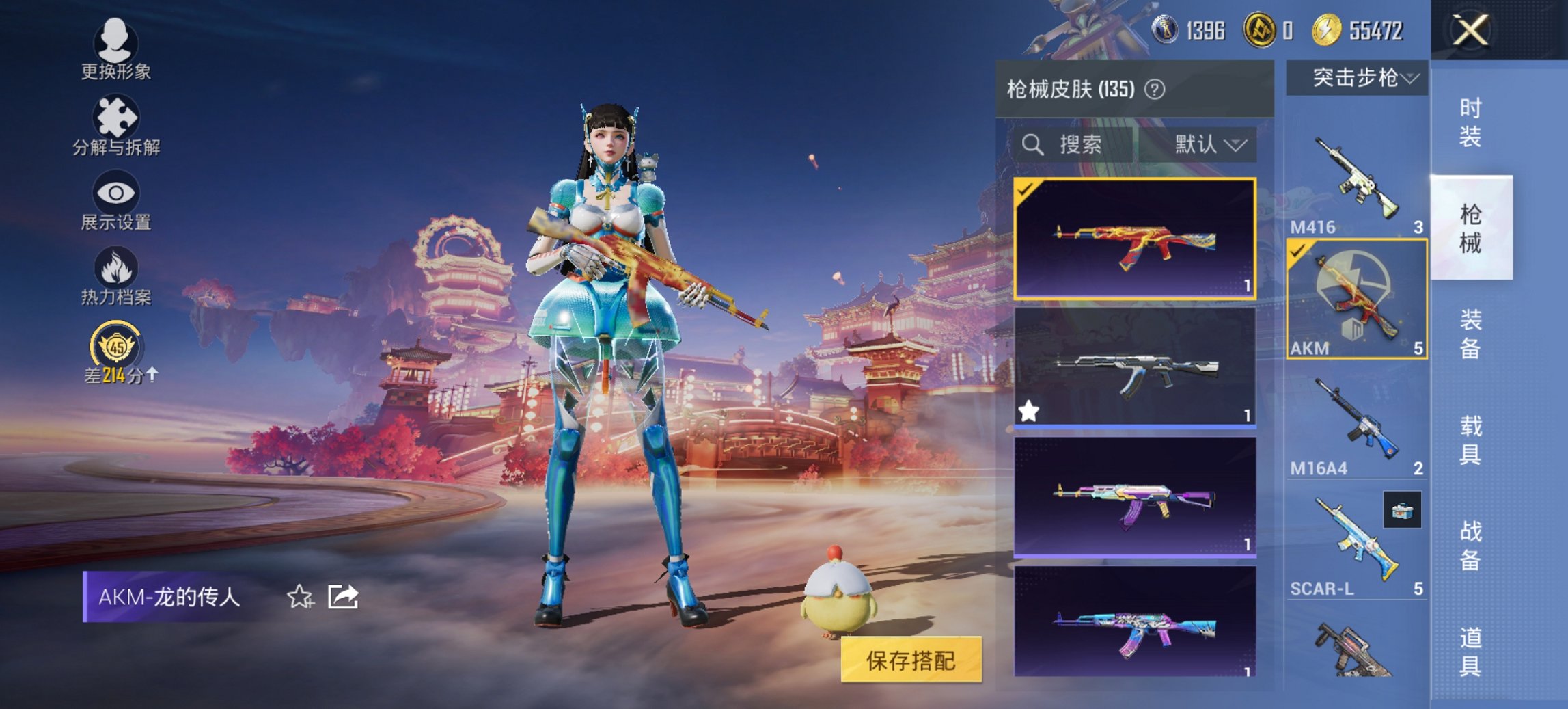Select the 分解与拆解 dismantle tool
Viewport: 1568px width, 709px height.
click(x=116, y=126)
